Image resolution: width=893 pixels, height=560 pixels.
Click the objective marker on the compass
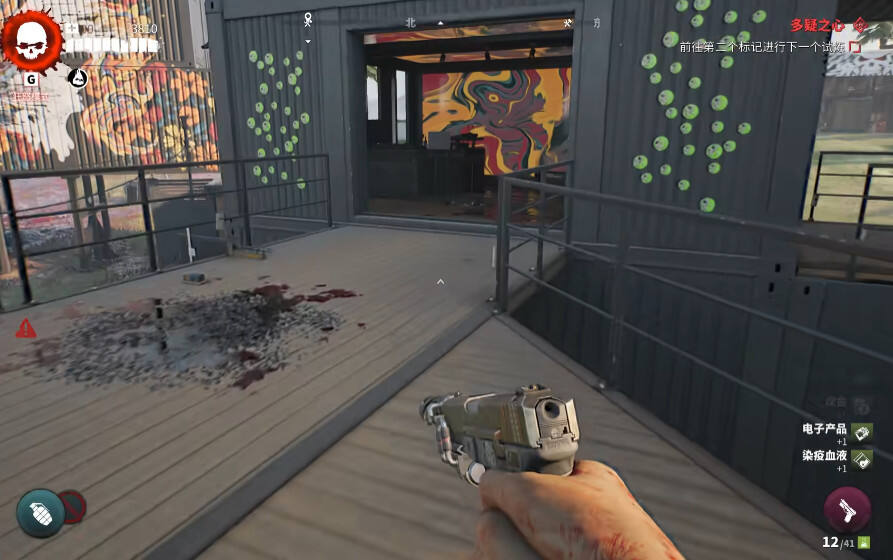tap(309, 18)
